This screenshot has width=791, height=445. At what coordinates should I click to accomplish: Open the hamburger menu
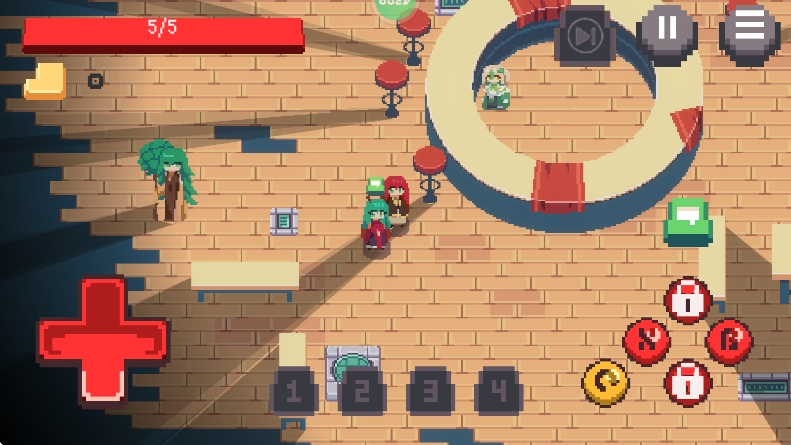click(x=749, y=33)
